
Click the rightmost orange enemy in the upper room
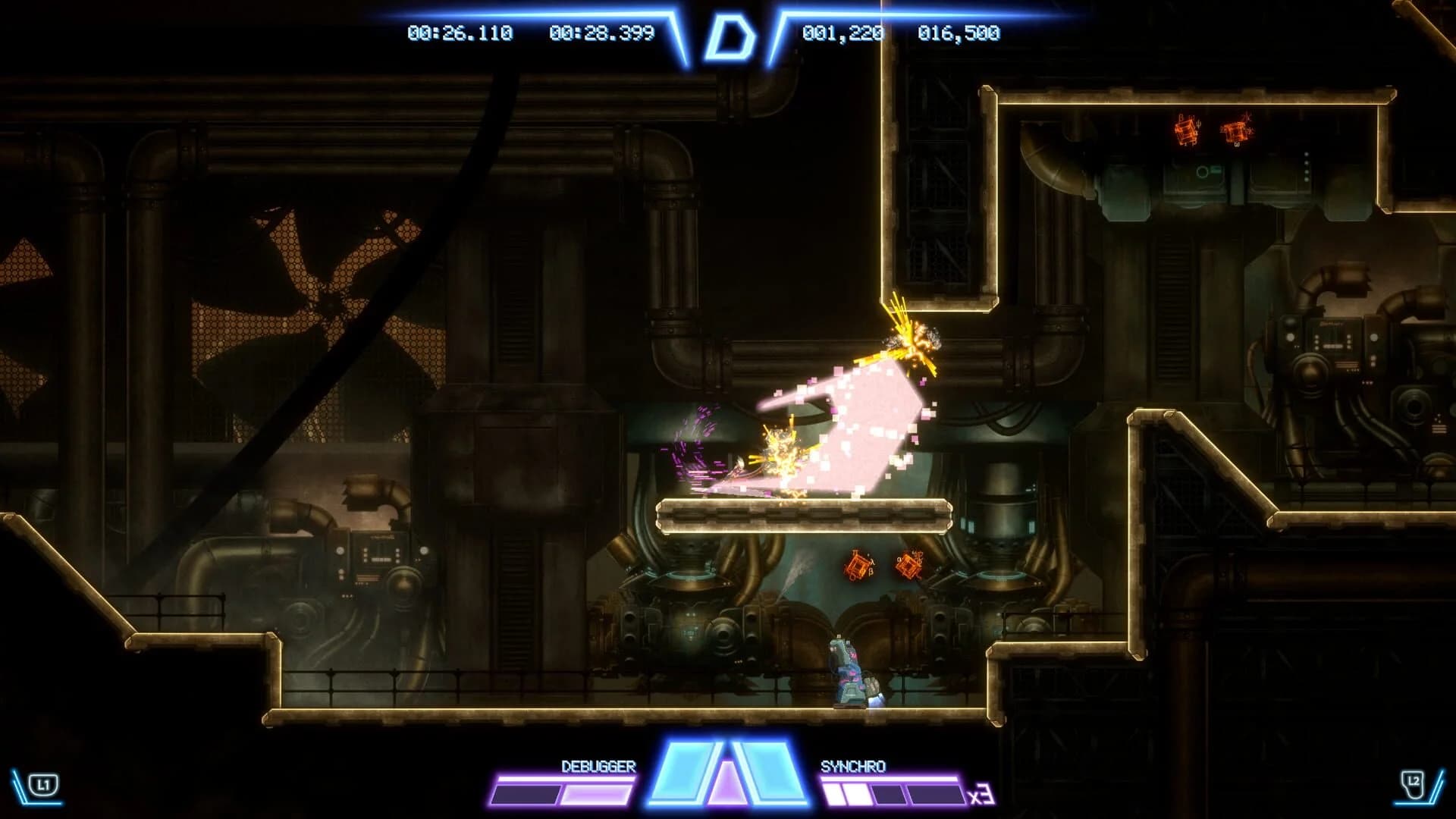click(x=1234, y=129)
